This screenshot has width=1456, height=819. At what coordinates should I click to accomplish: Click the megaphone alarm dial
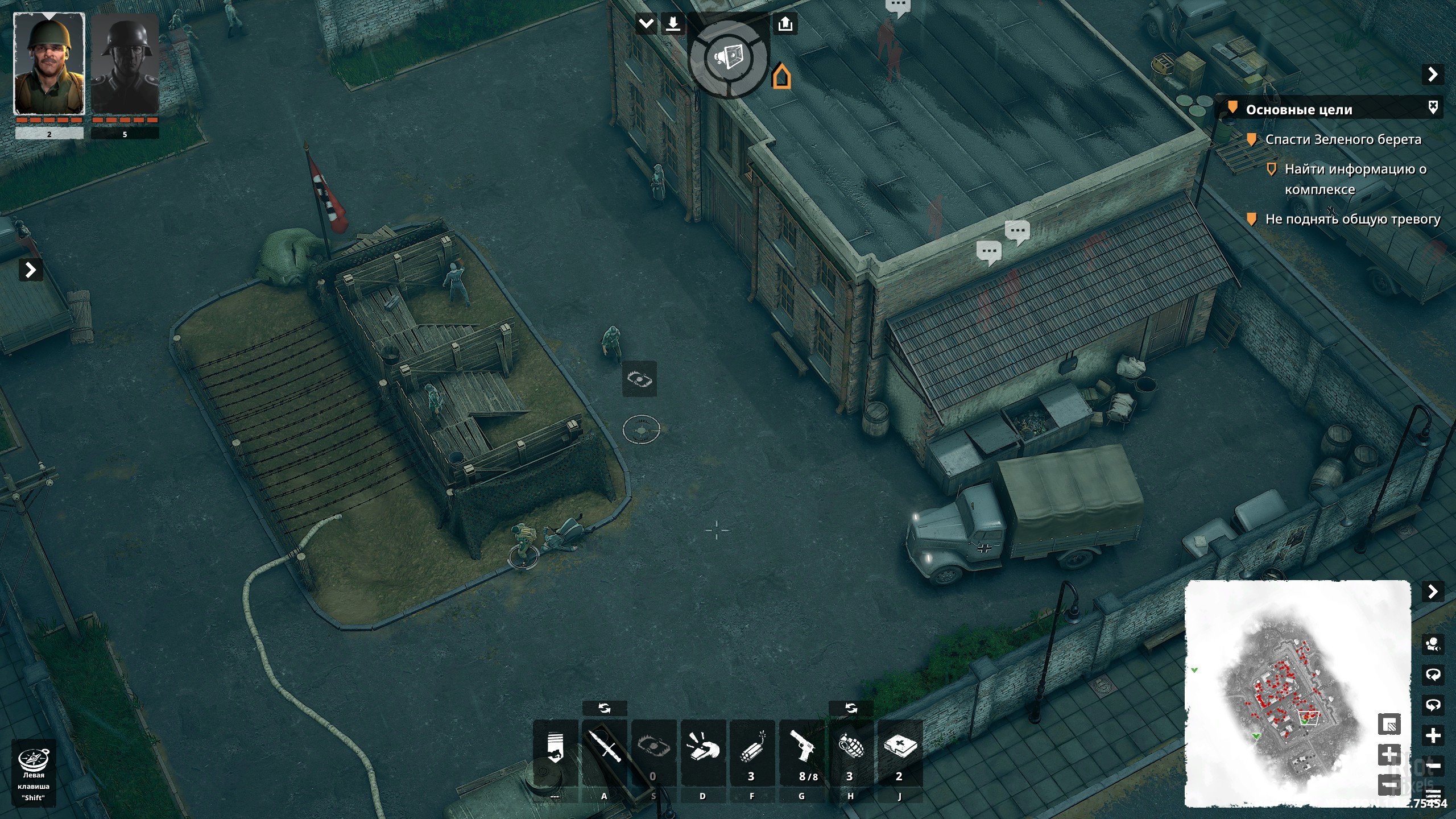(x=729, y=57)
